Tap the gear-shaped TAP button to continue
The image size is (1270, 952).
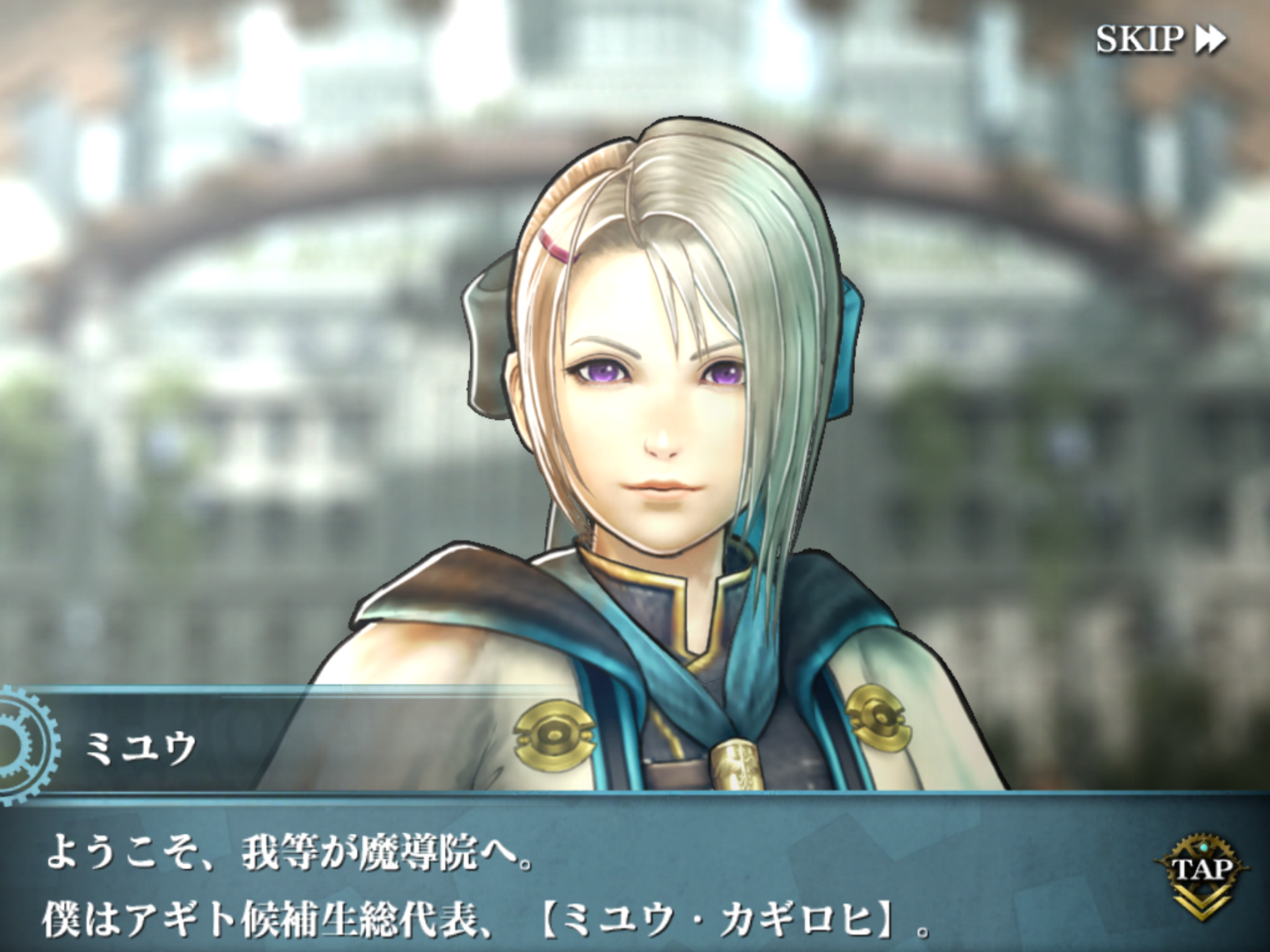click(1202, 869)
